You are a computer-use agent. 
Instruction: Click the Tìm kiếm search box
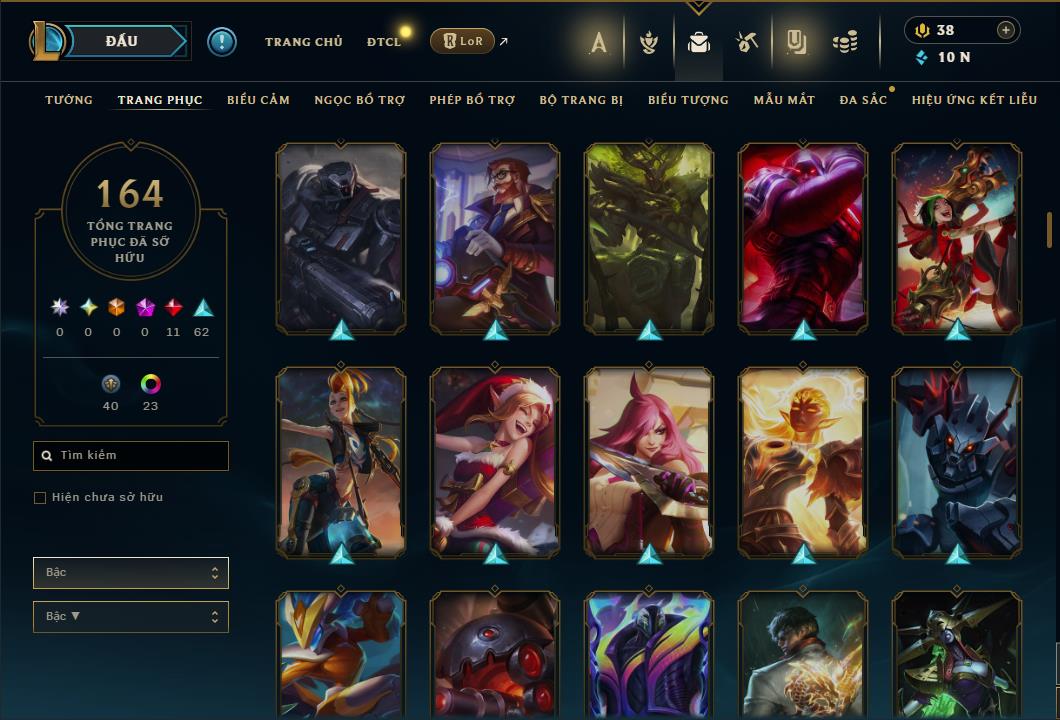click(x=131, y=456)
